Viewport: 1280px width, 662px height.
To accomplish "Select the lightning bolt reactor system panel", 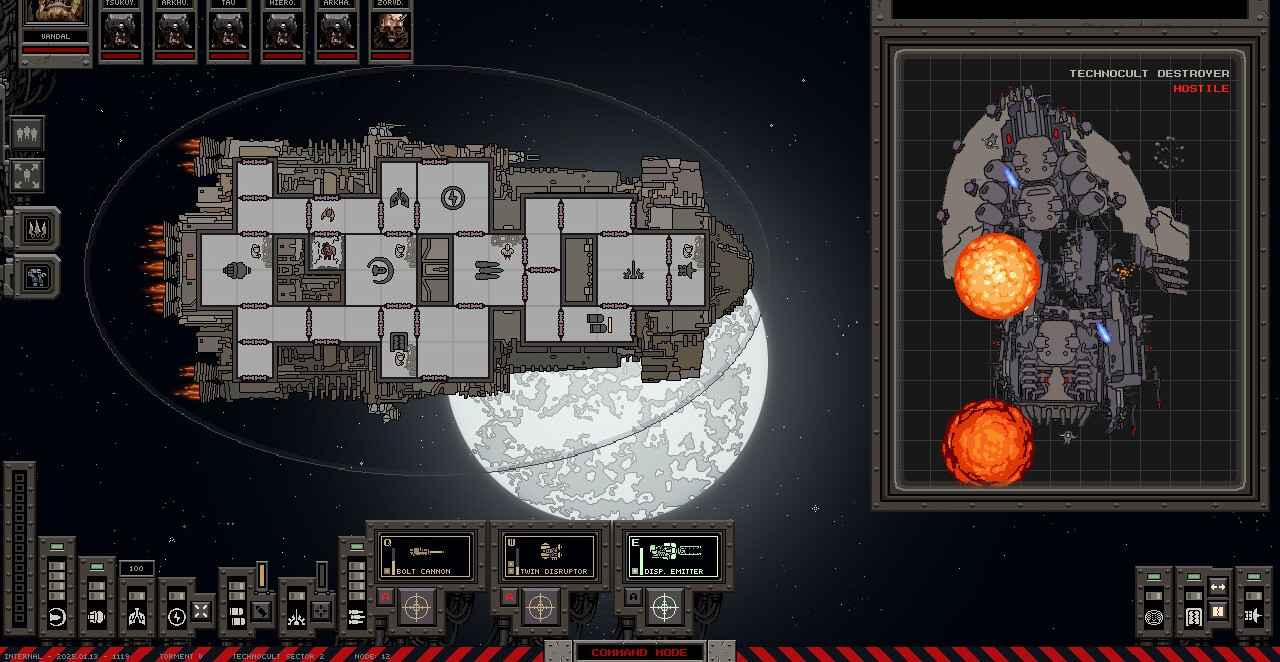I will coord(177,616).
